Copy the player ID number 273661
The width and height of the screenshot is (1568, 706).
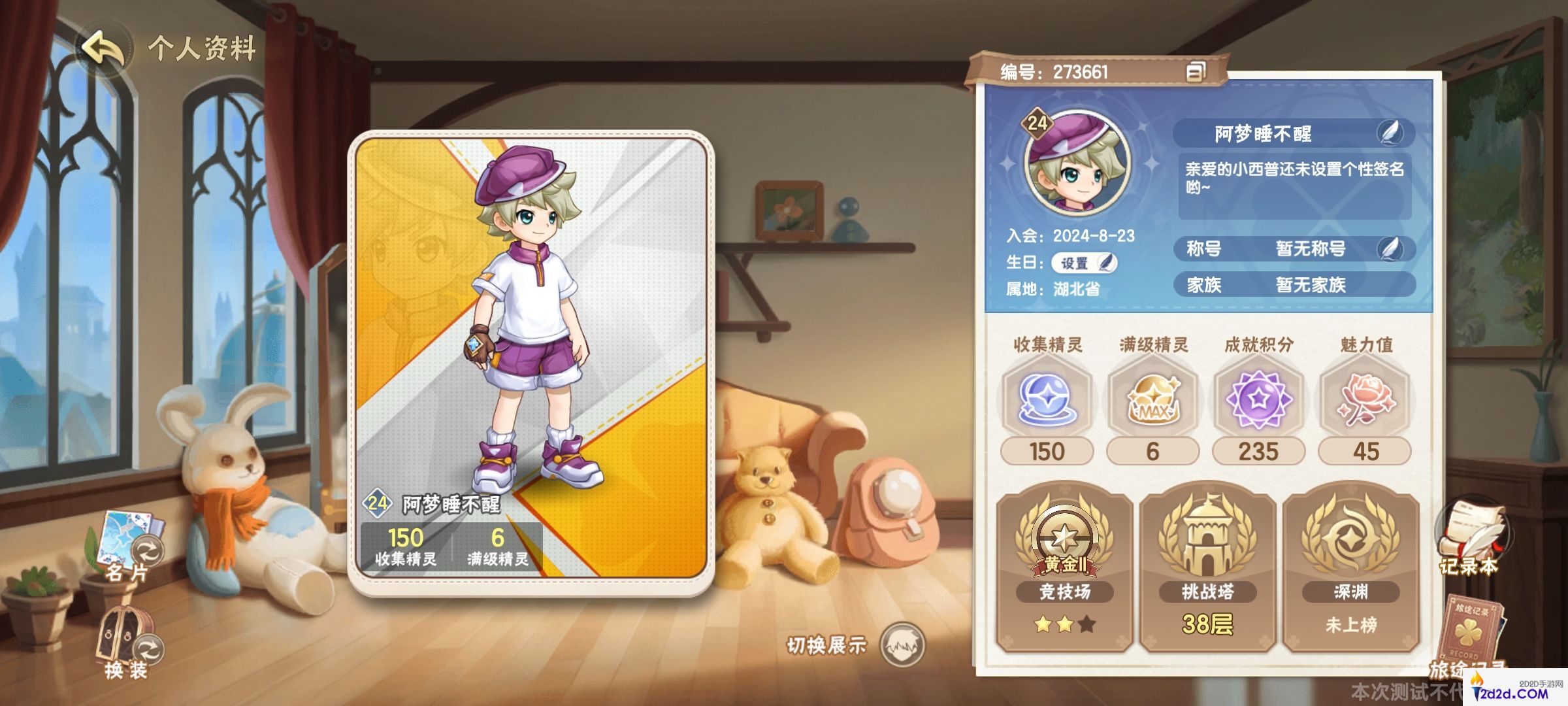1195,72
